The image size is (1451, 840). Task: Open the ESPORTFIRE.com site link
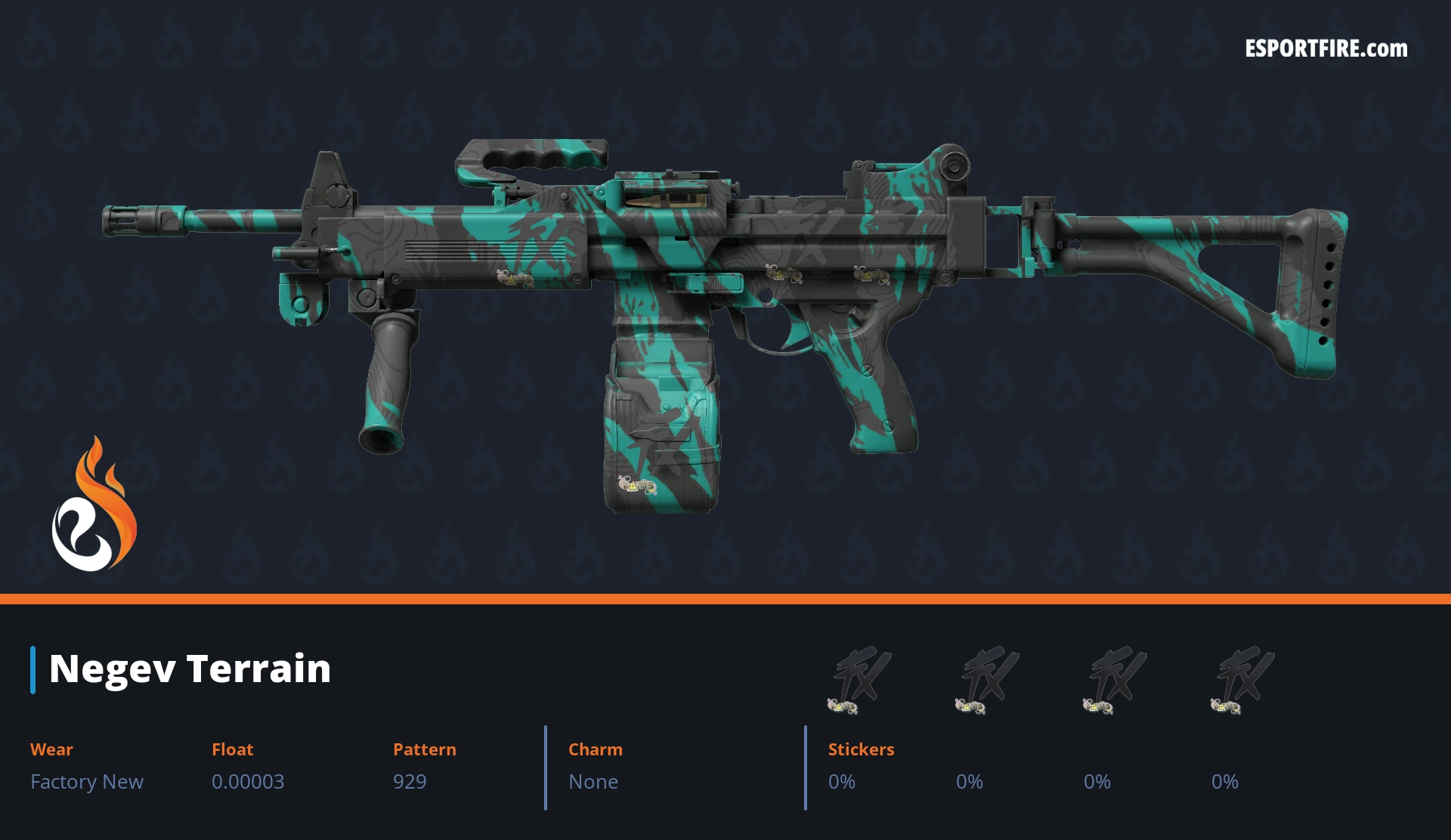1326,49
